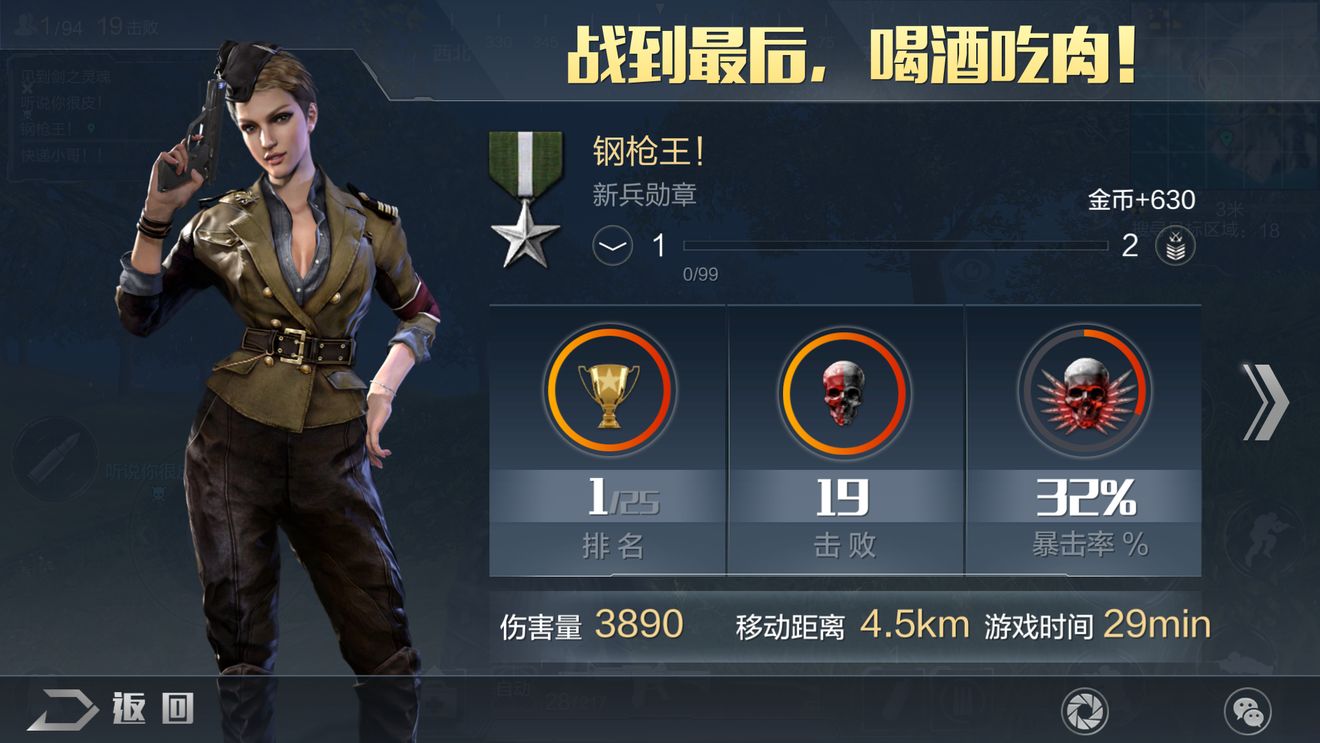Select the clock icon next to medal level 1
Image resolution: width=1320 pixels, height=743 pixels.
[611, 247]
